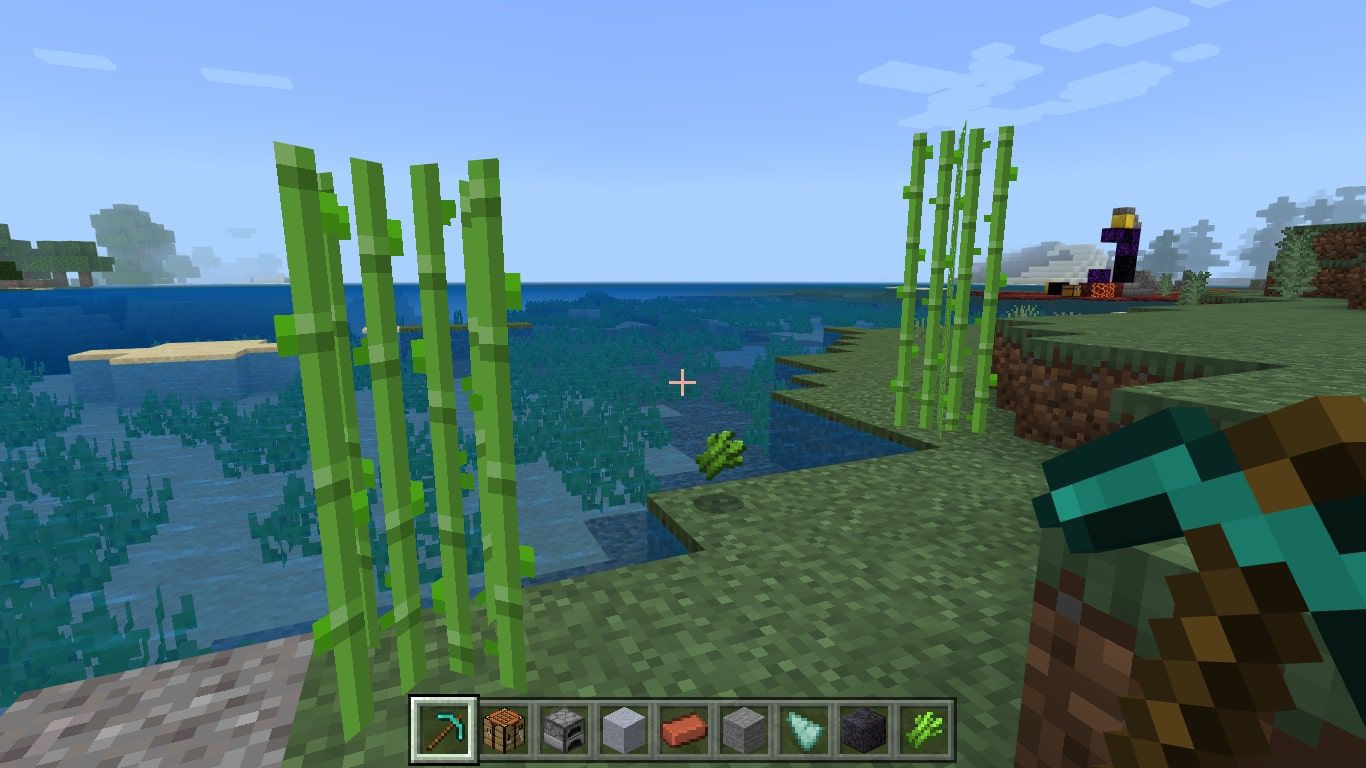Pick the plain white block slot
The image size is (1366, 768).
(623, 729)
